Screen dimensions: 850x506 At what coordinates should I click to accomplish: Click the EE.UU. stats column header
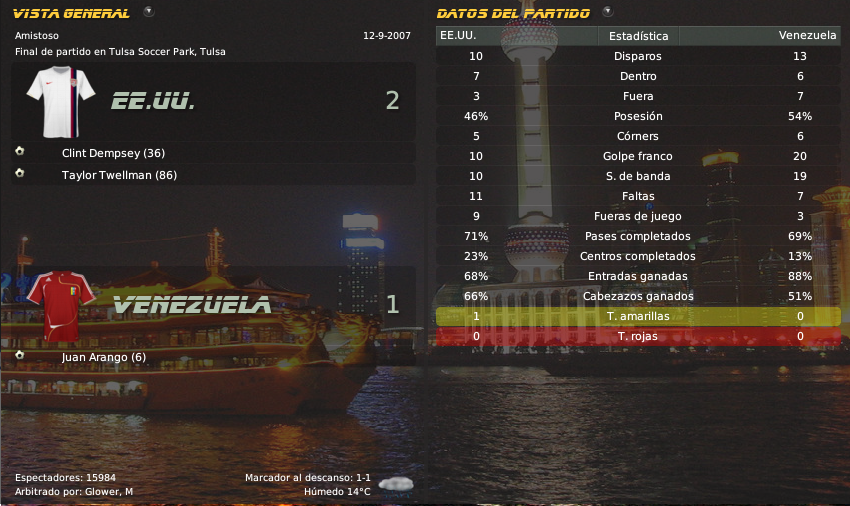458,35
